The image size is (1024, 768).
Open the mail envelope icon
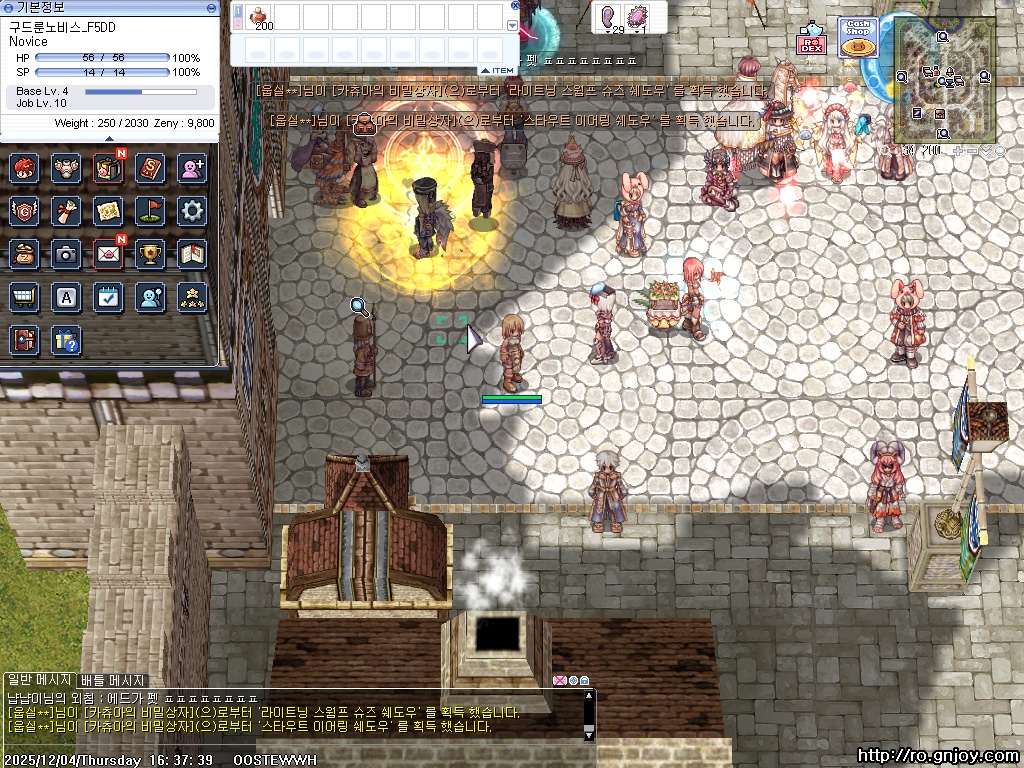click(x=108, y=254)
